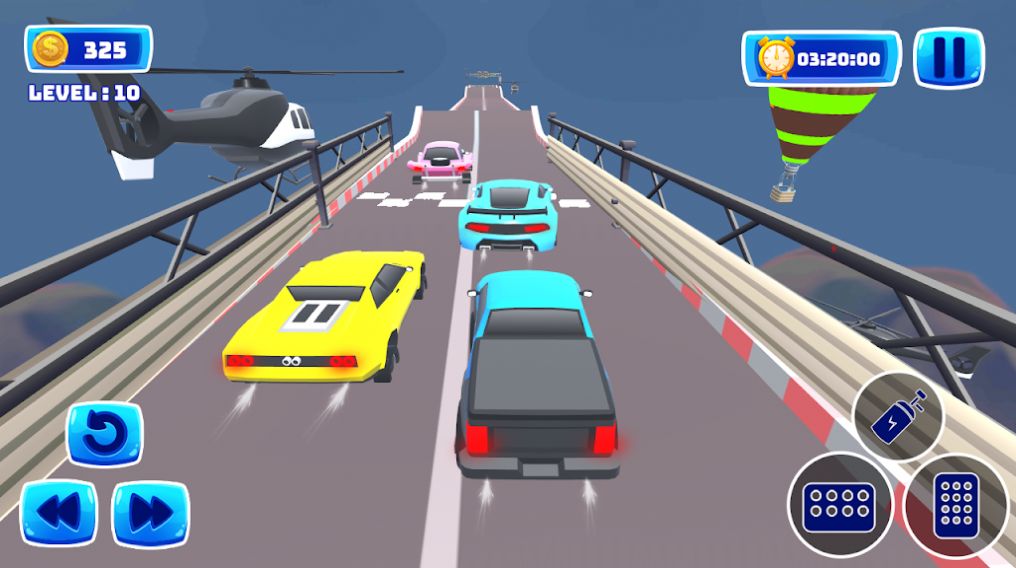This screenshot has height=568, width=1016.
Task: Steer left with the double left arrows
Action: point(59,514)
